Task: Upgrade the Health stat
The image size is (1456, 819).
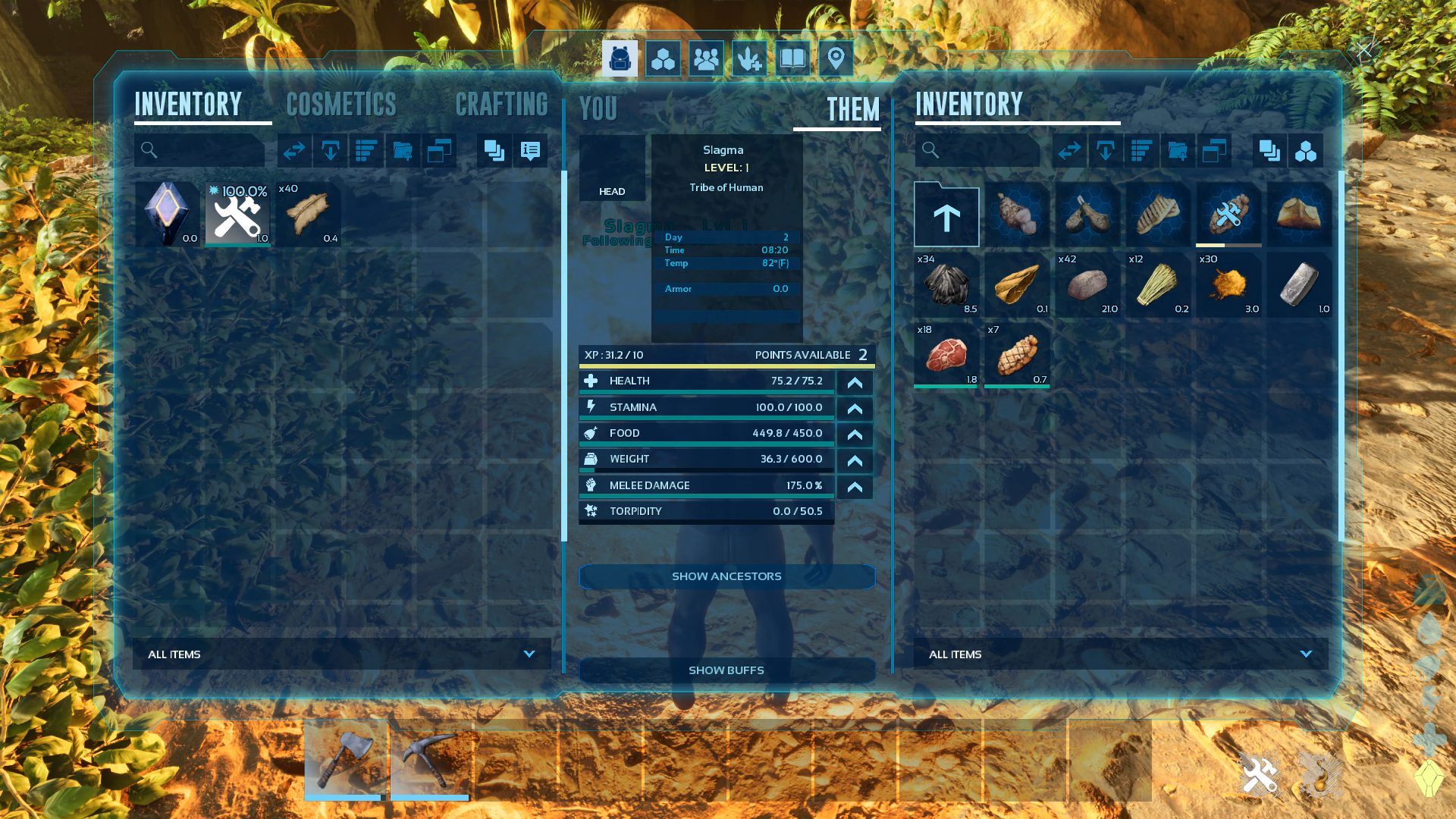Action: tap(855, 382)
